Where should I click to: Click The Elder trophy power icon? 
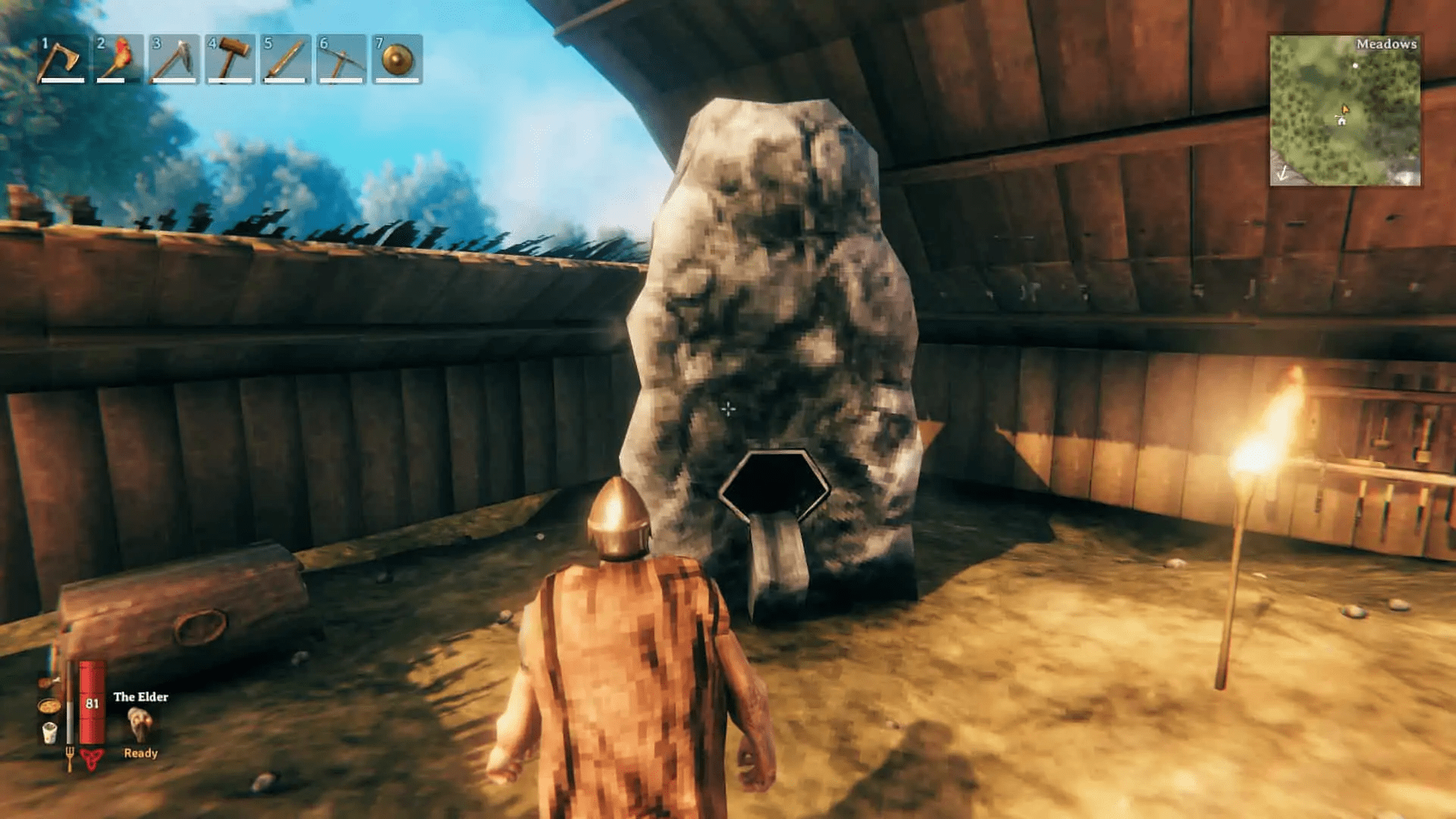(139, 722)
